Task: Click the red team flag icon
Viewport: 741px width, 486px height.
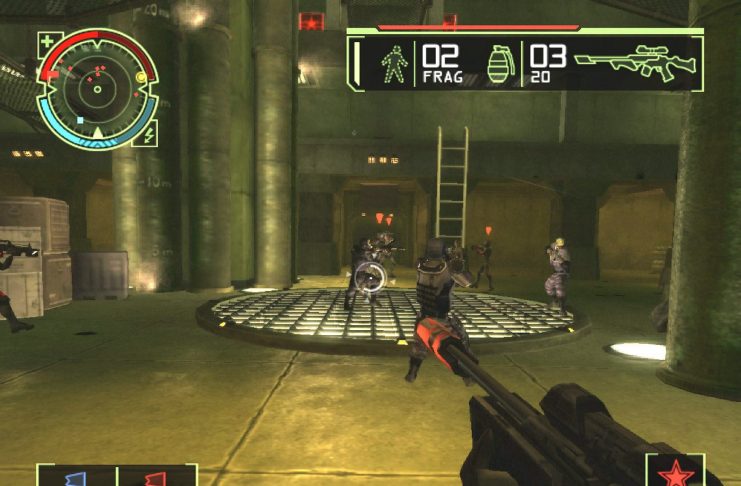Action: point(156,477)
